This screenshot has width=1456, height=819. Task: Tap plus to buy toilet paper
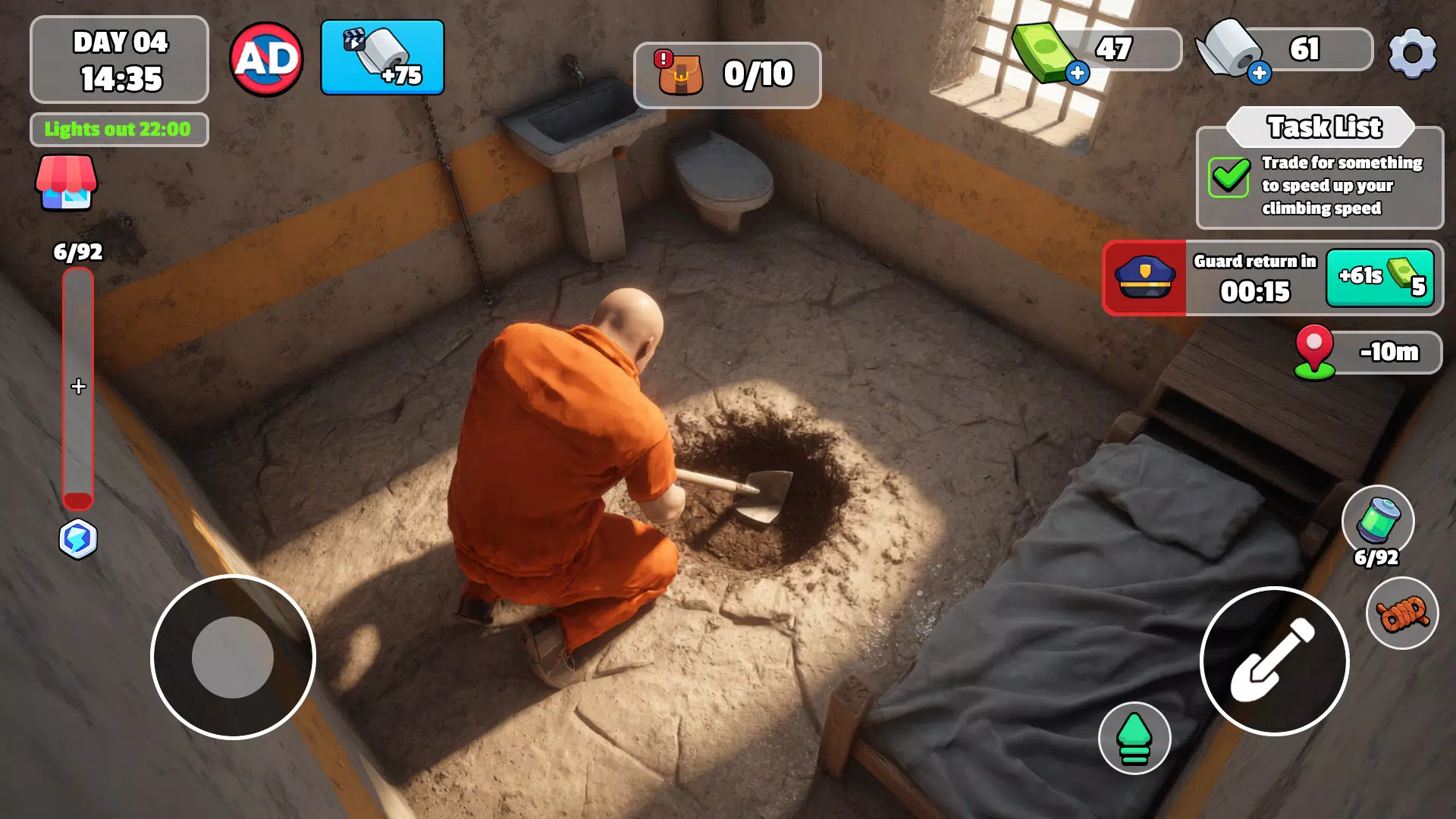[x=1261, y=73]
